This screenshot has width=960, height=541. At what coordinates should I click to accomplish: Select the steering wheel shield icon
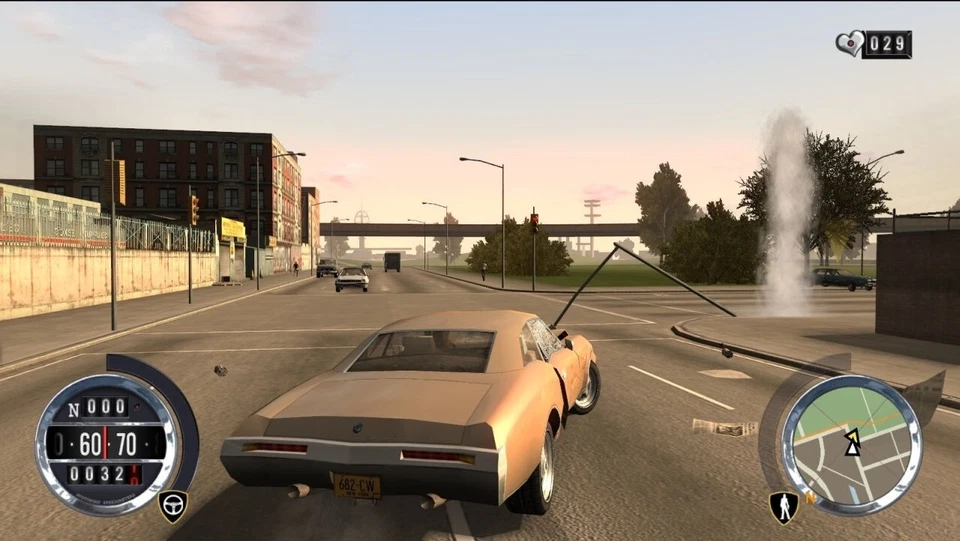coord(172,505)
